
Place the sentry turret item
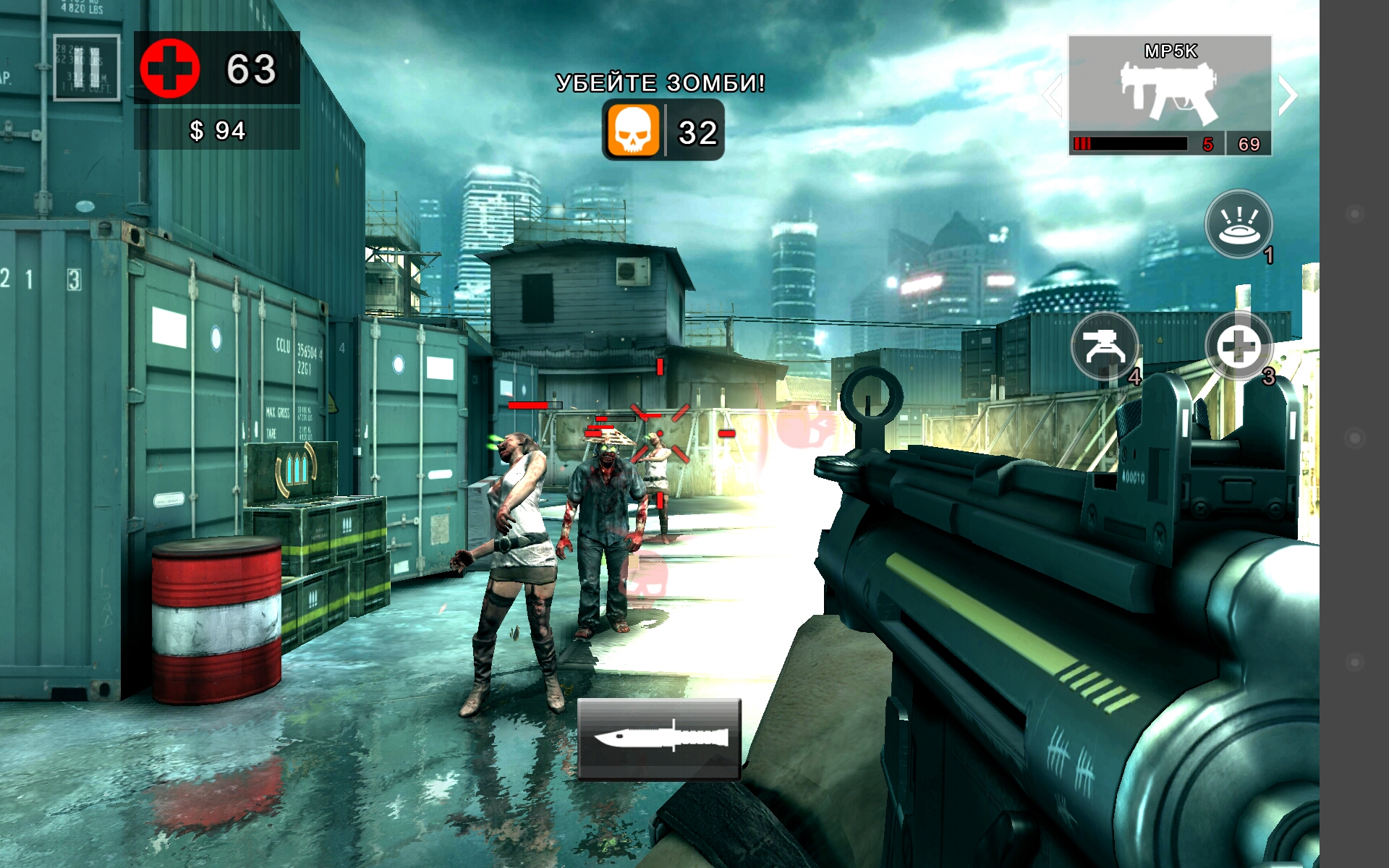(1104, 346)
